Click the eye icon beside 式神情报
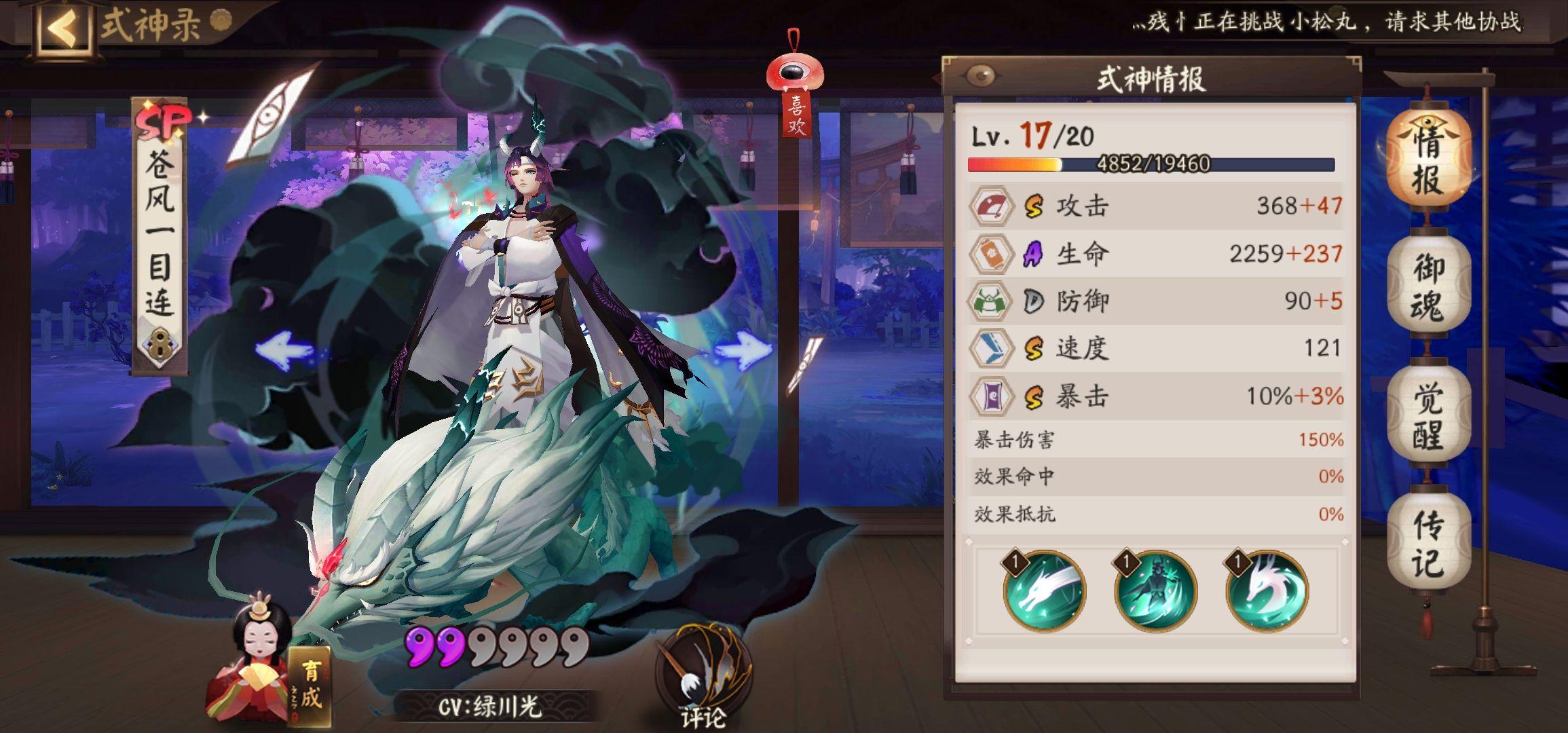 pos(980,76)
